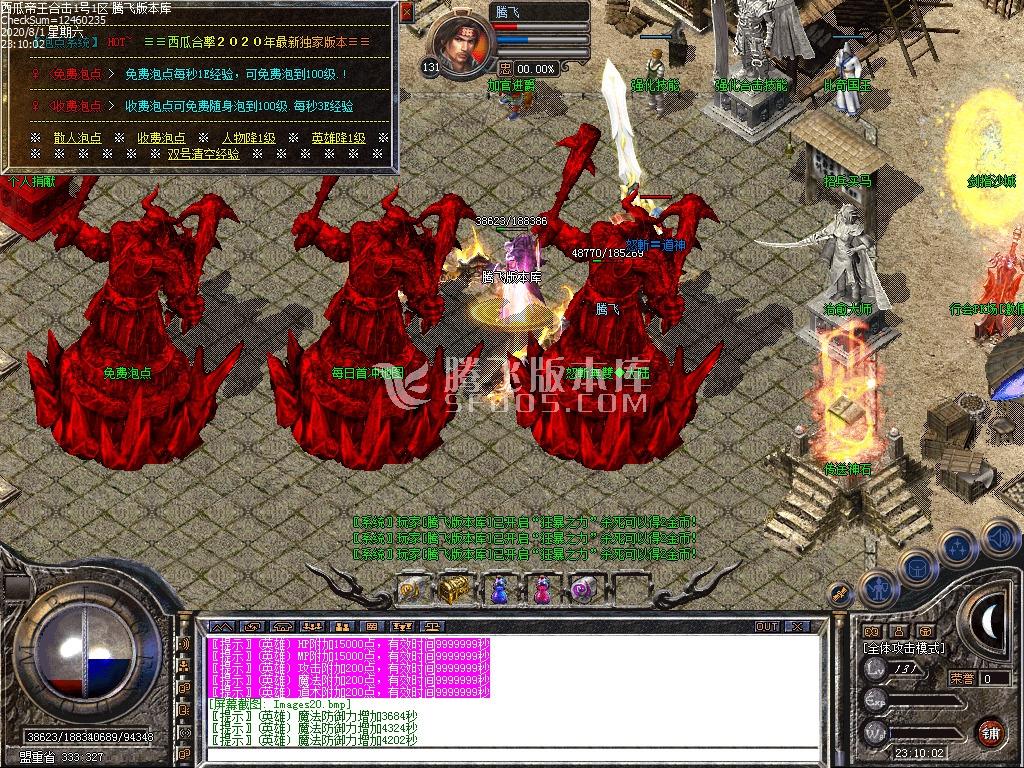Toggle the 全体攻击模式 attack mode label
The height and width of the screenshot is (768, 1024).
pyautogui.click(x=904, y=648)
